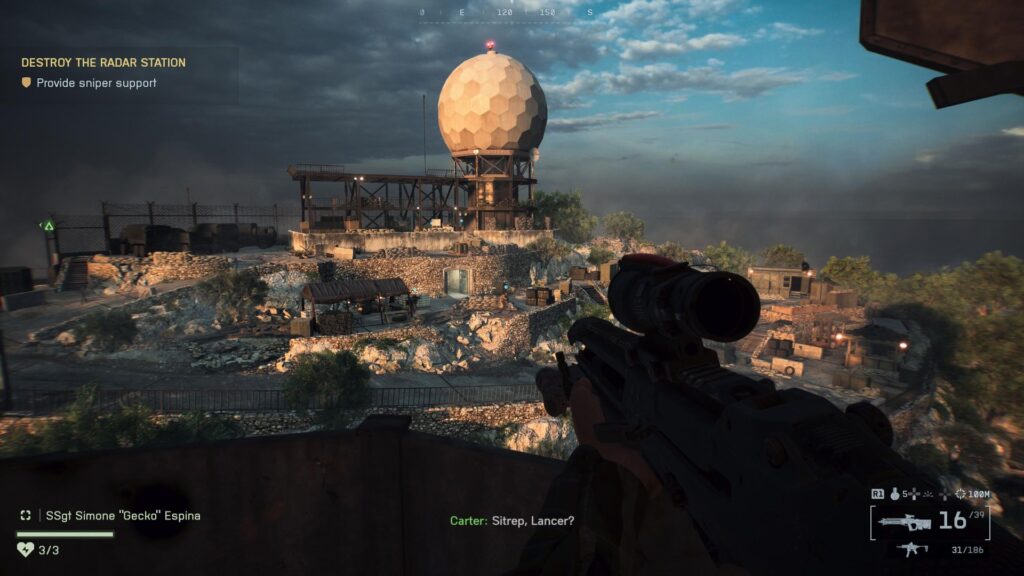Click the scope zeroing 100M crosshair icon
The width and height of the screenshot is (1024, 576).
pos(961,494)
